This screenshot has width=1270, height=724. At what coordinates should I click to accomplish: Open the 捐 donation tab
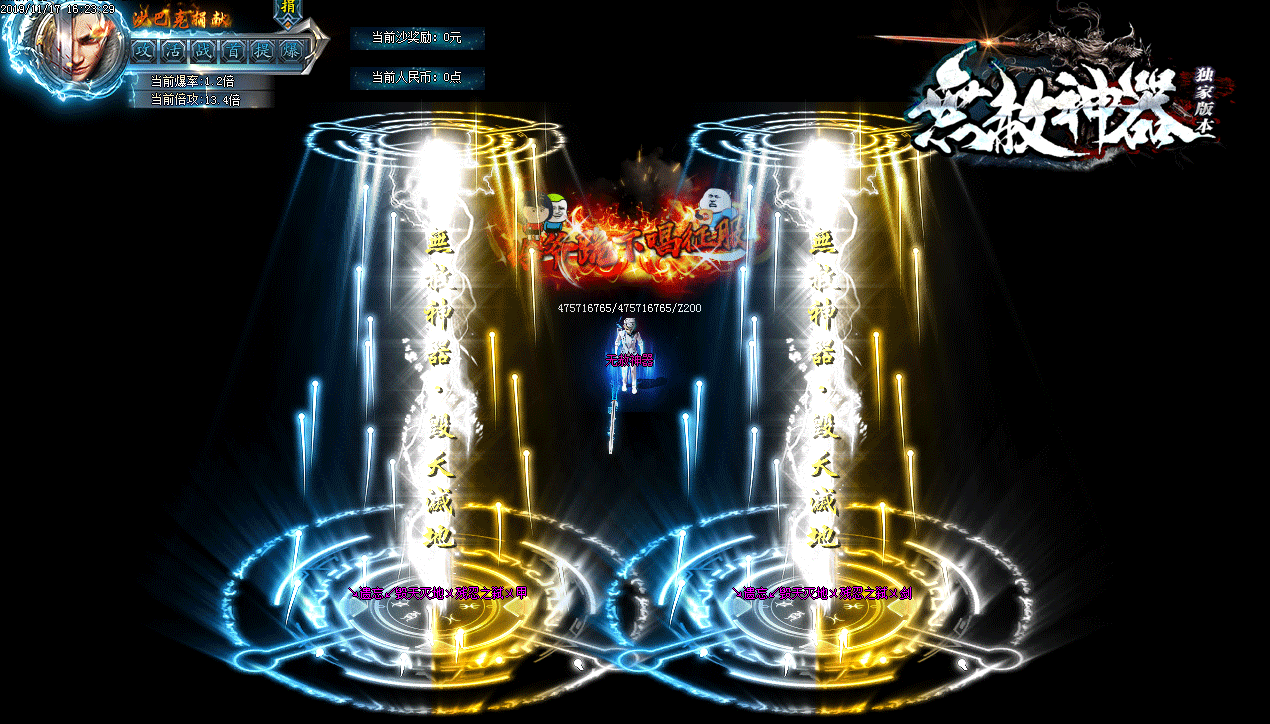[x=288, y=8]
